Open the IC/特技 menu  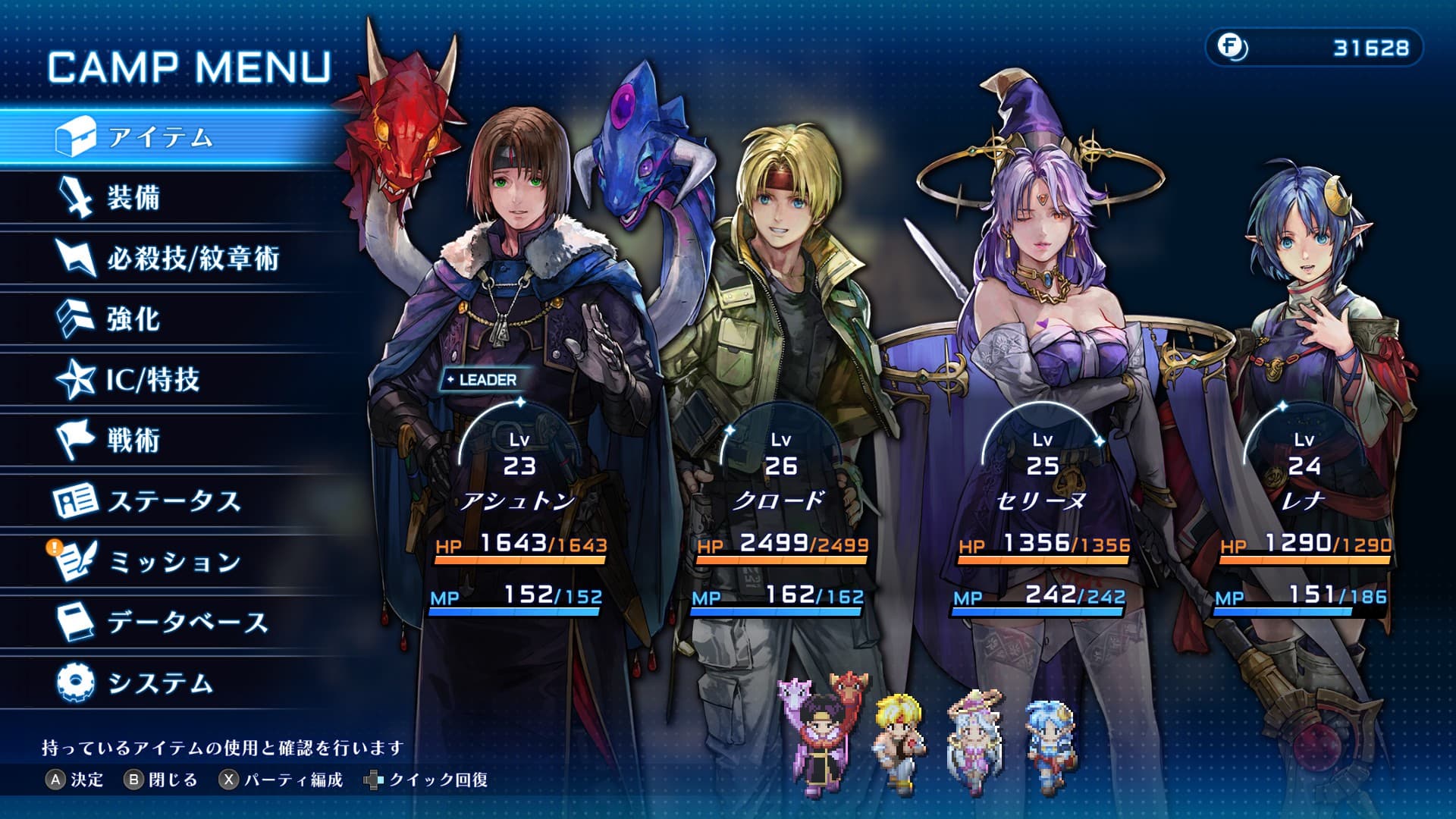point(153,379)
